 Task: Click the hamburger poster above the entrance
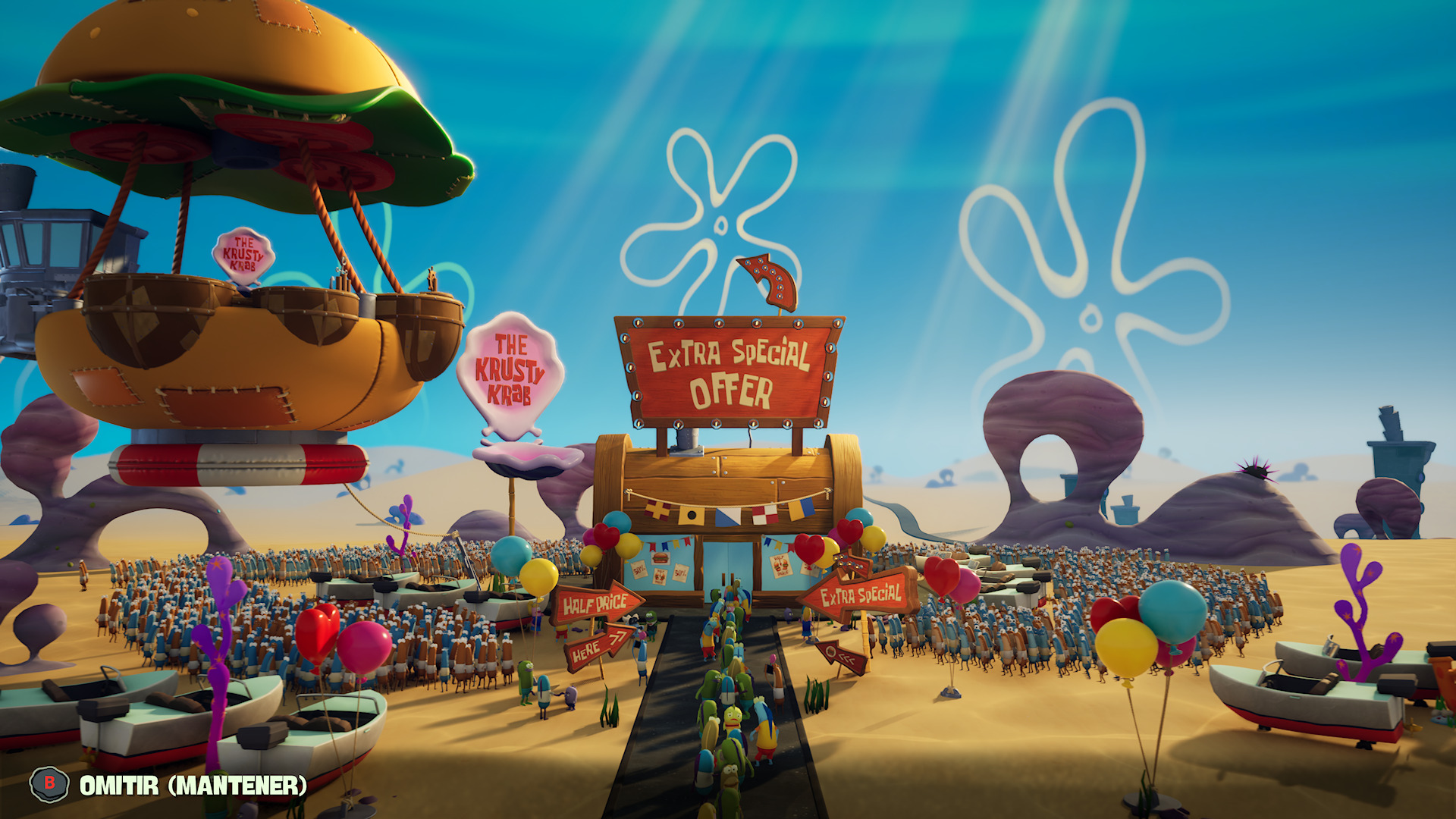click(660, 558)
